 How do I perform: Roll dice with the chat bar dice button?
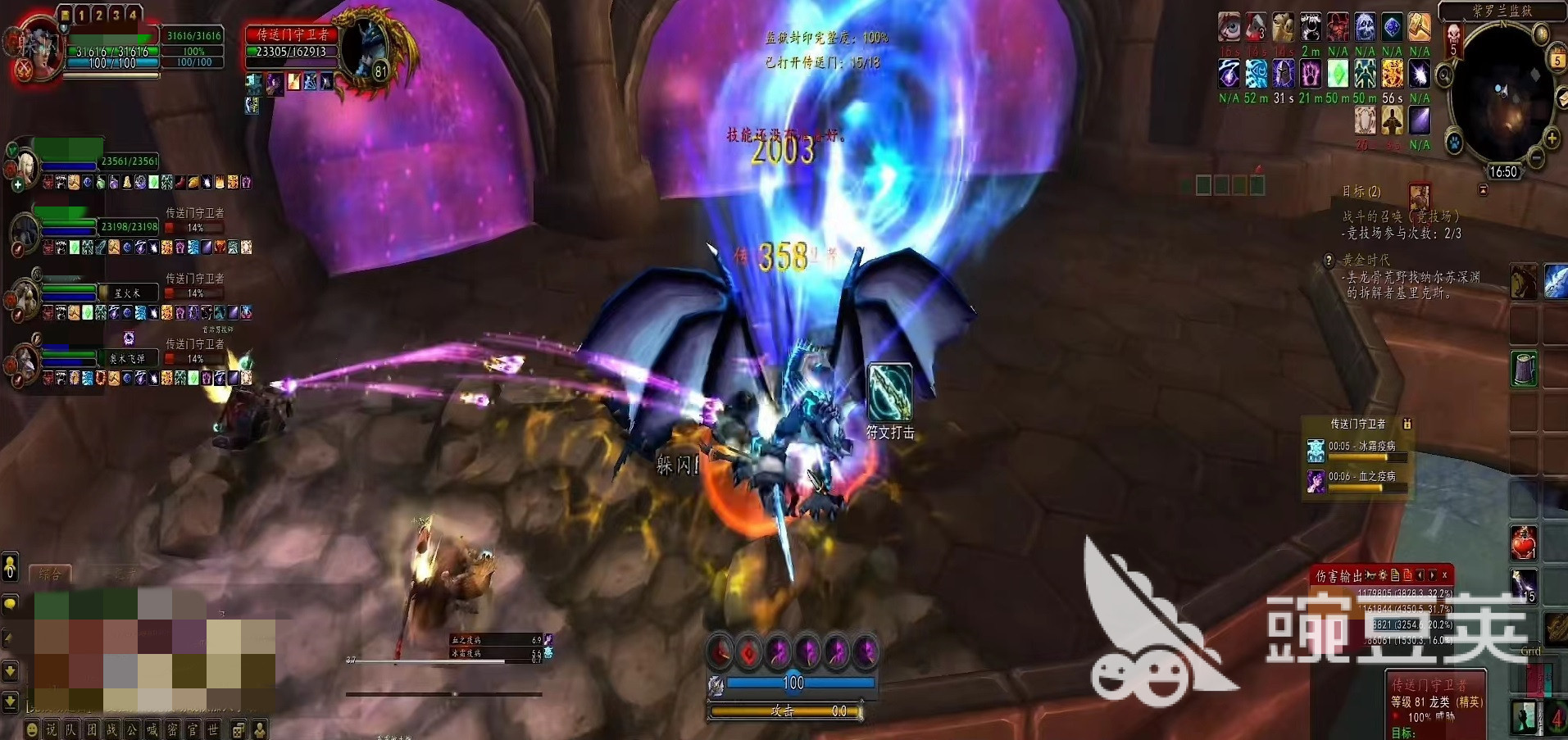(239, 729)
